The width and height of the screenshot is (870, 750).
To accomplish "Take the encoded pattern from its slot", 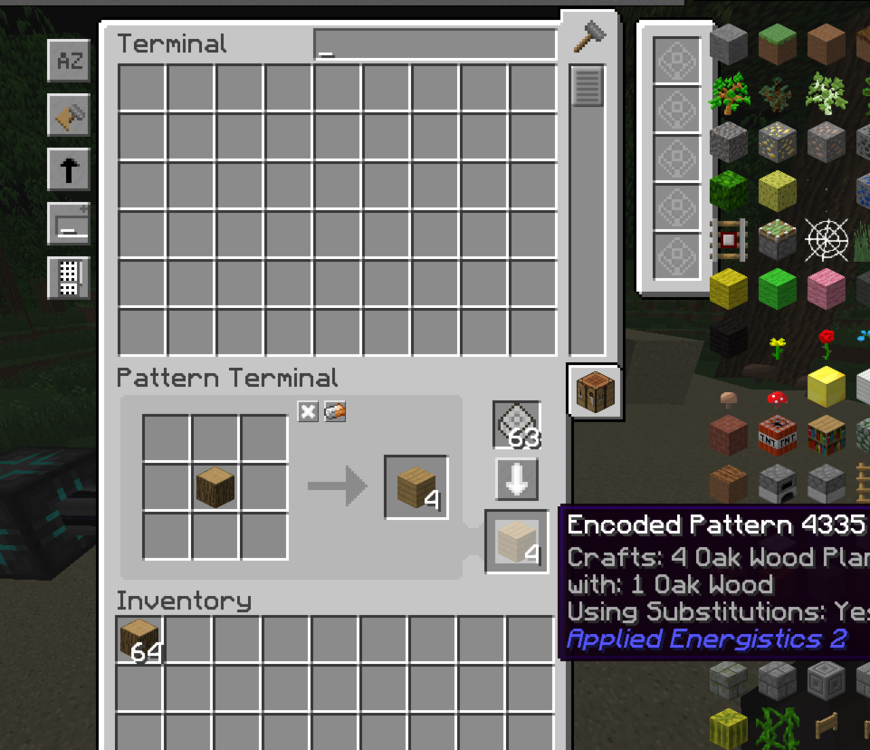I will 516,541.
